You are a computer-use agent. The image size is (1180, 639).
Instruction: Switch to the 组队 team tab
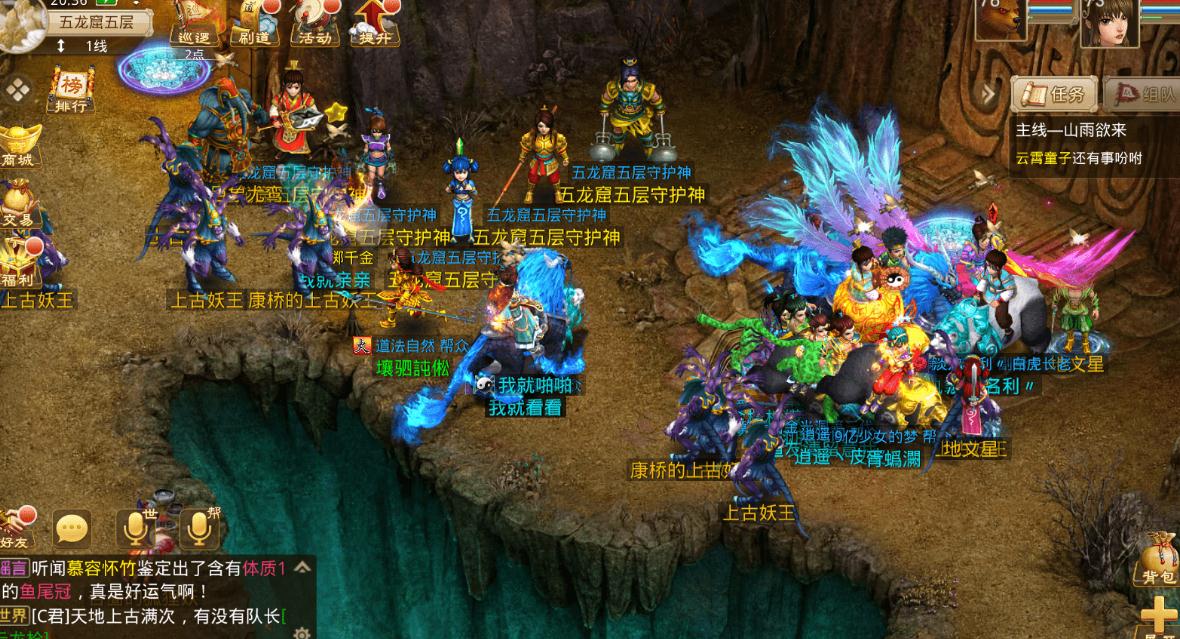pos(1144,95)
